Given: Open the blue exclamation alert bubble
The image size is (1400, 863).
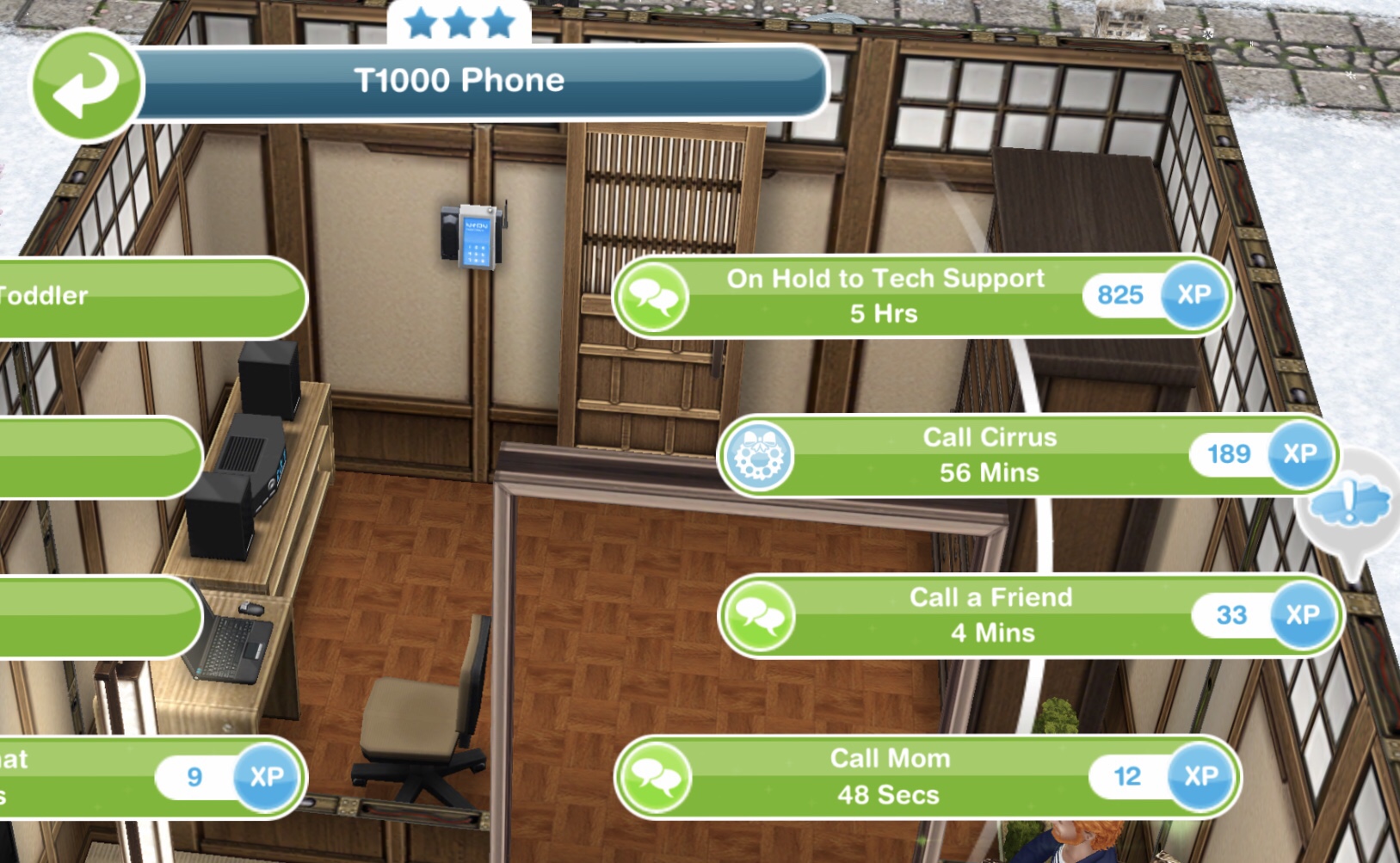Looking at the screenshot, I should 1348,502.
